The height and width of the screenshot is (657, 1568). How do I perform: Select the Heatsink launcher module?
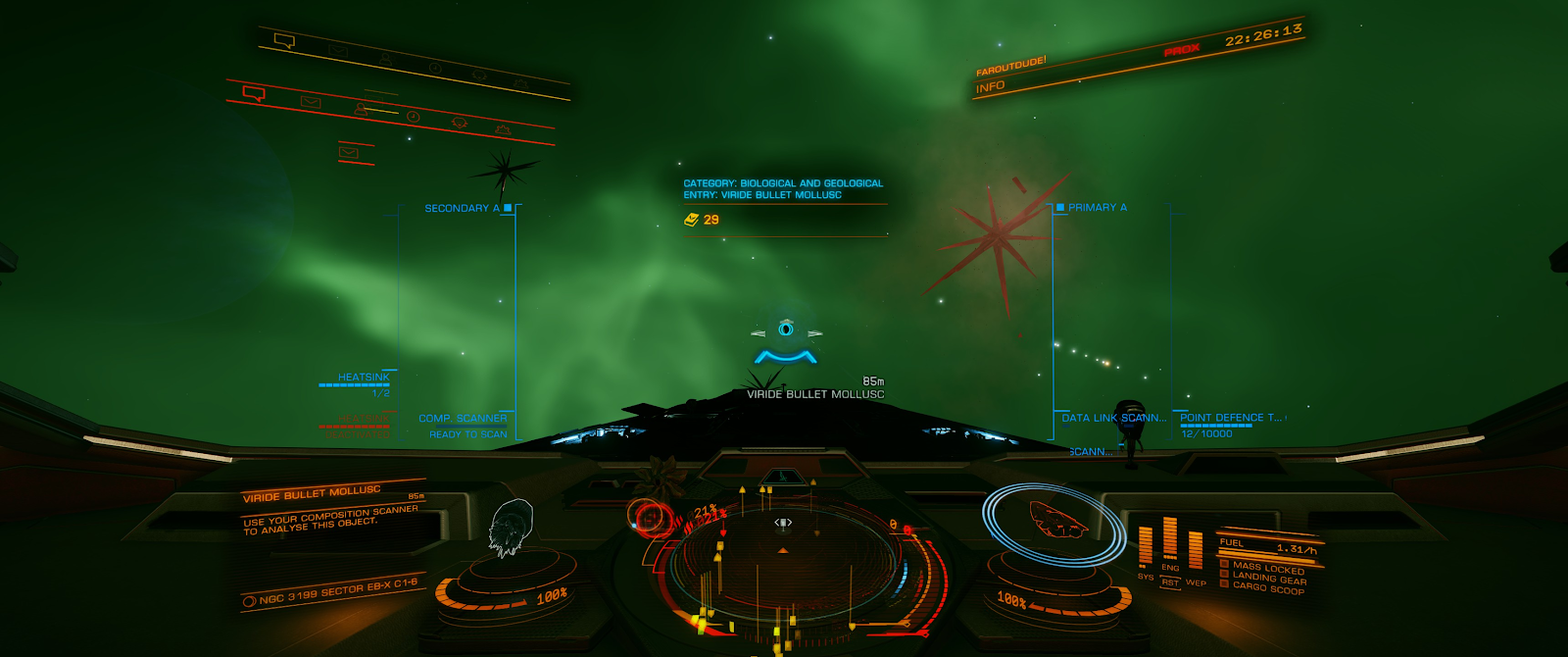364,378
